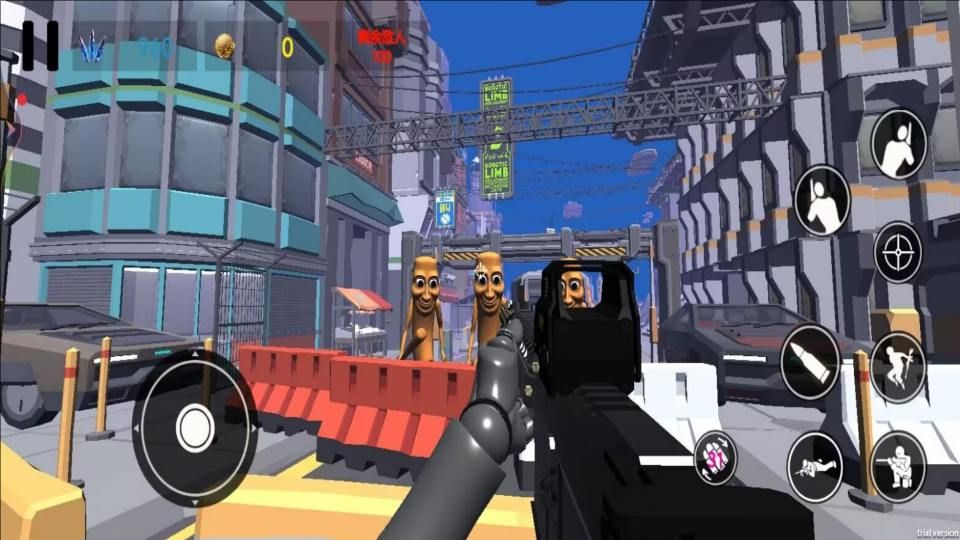Crouch using the kneeling soldier icon
960x540 pixels.
pos(897,466)
